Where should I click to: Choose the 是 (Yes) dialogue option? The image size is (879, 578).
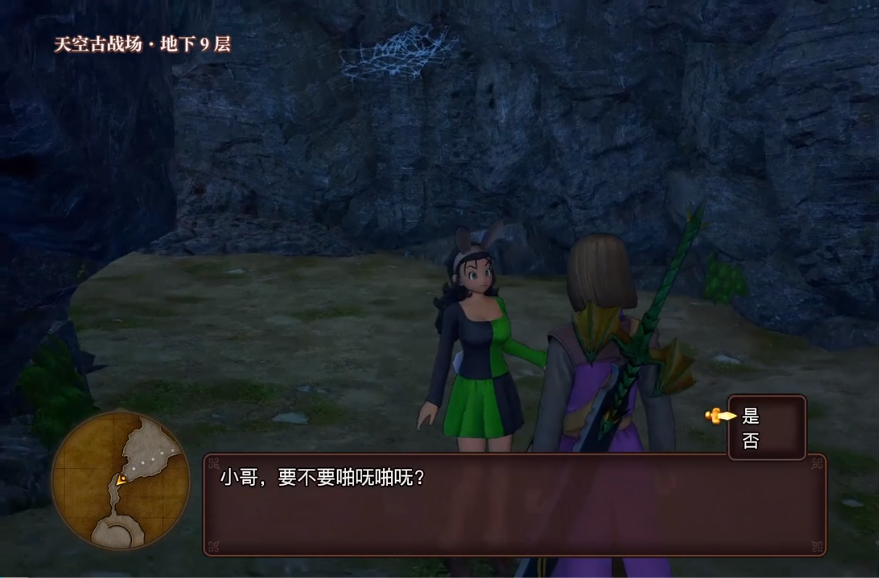(752, 416)
